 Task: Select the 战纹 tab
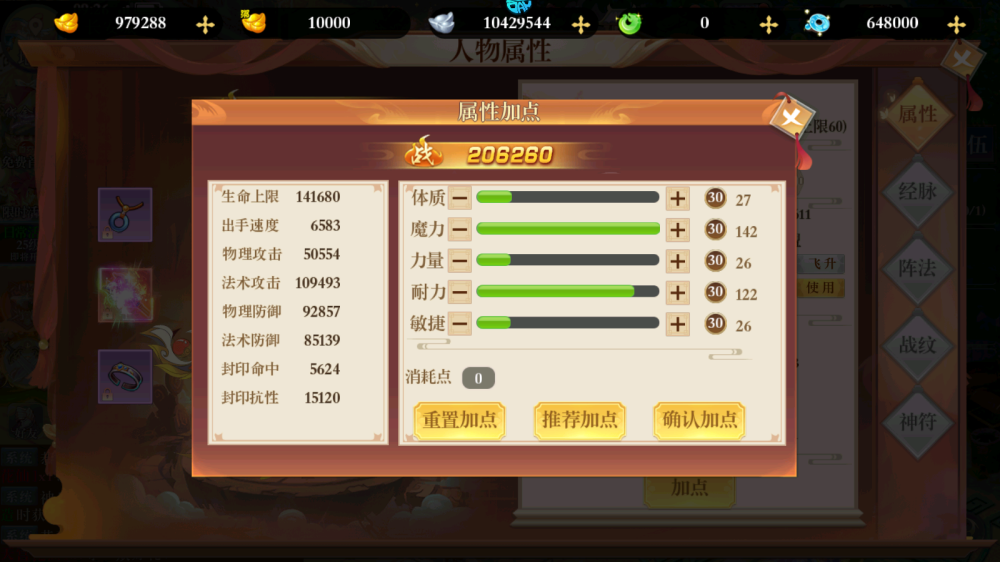[917, 345]
